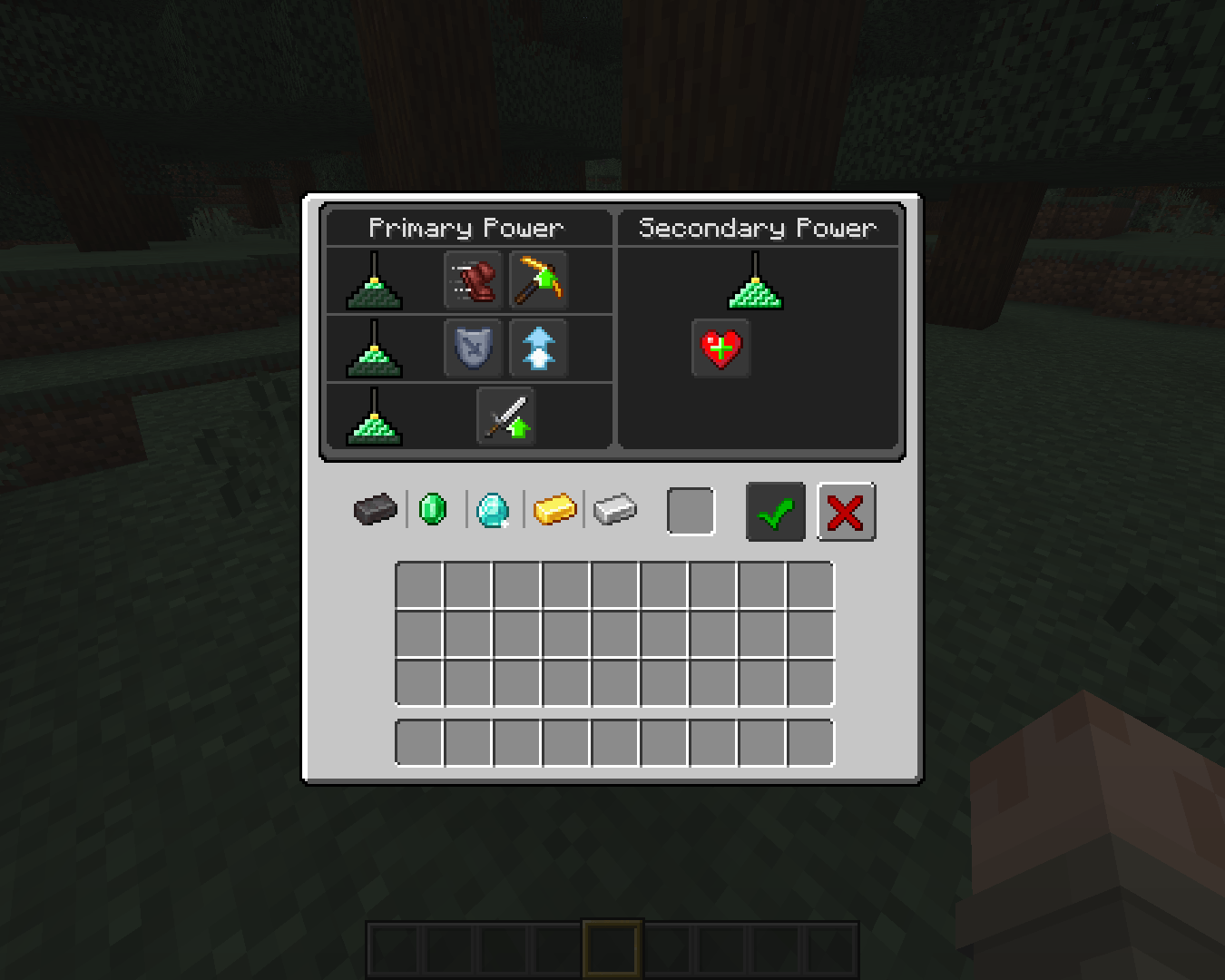Select the Jump Boost arrow effect

(x=539, y=348)
